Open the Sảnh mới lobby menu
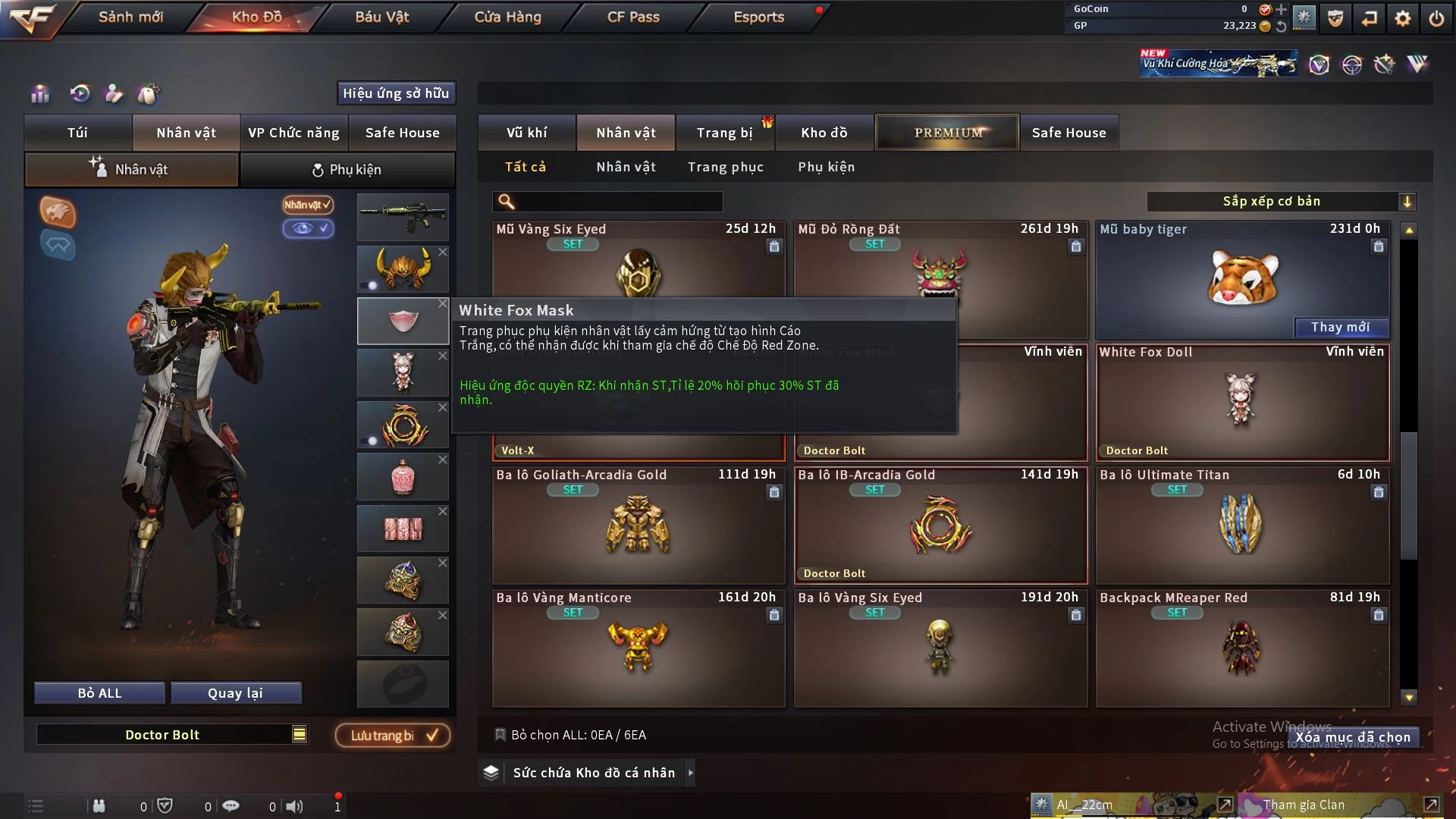This screenshot has height=819, width=1456. pyautogui.click(x=130, y=17)
